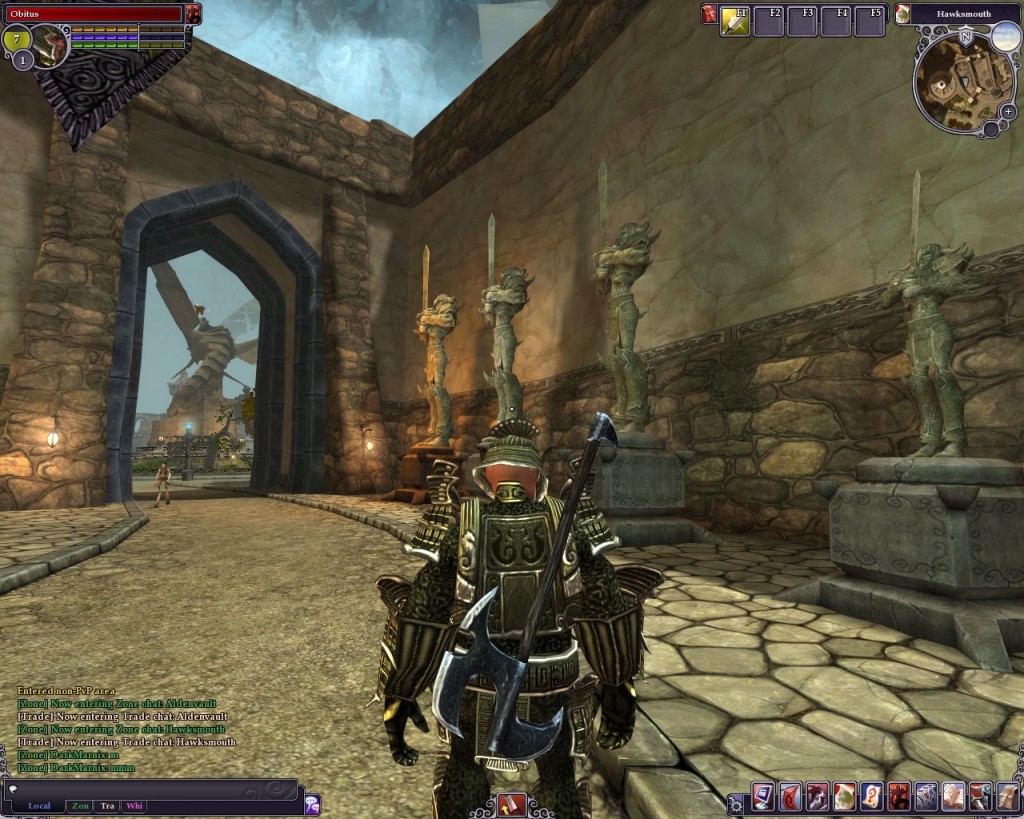The height and width of the screenshot is (819, 1024).
Task: Select the Obitus player name frame
Action: point(94,14)
